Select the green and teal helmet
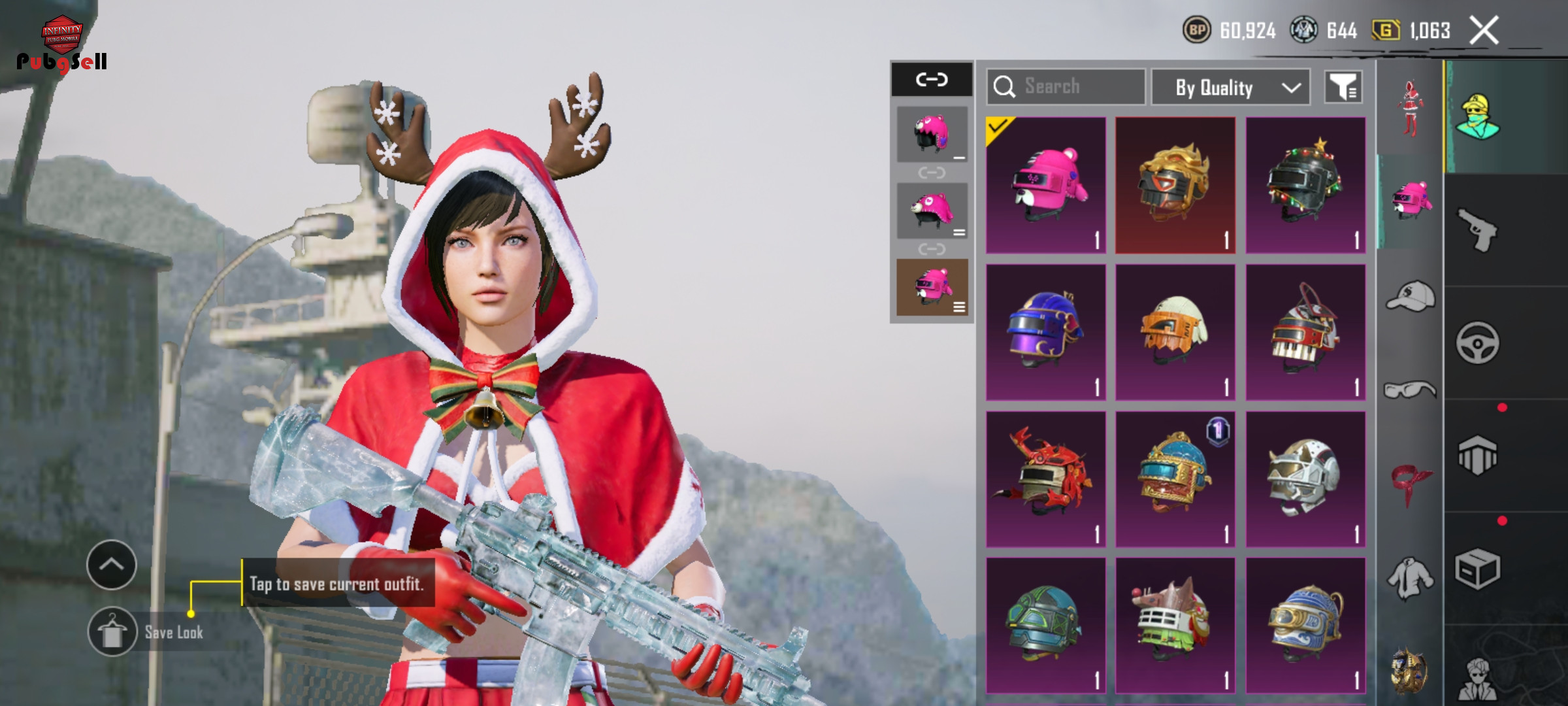Viewport: 1568px width, 706px height. (x=1046, y=626)
